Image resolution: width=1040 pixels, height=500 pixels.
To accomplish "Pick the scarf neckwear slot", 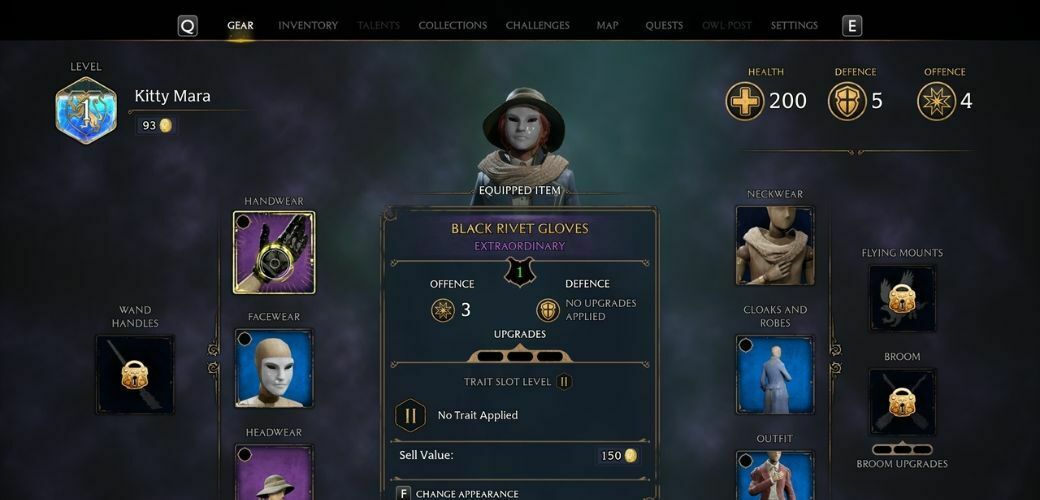I will (775, 246).
